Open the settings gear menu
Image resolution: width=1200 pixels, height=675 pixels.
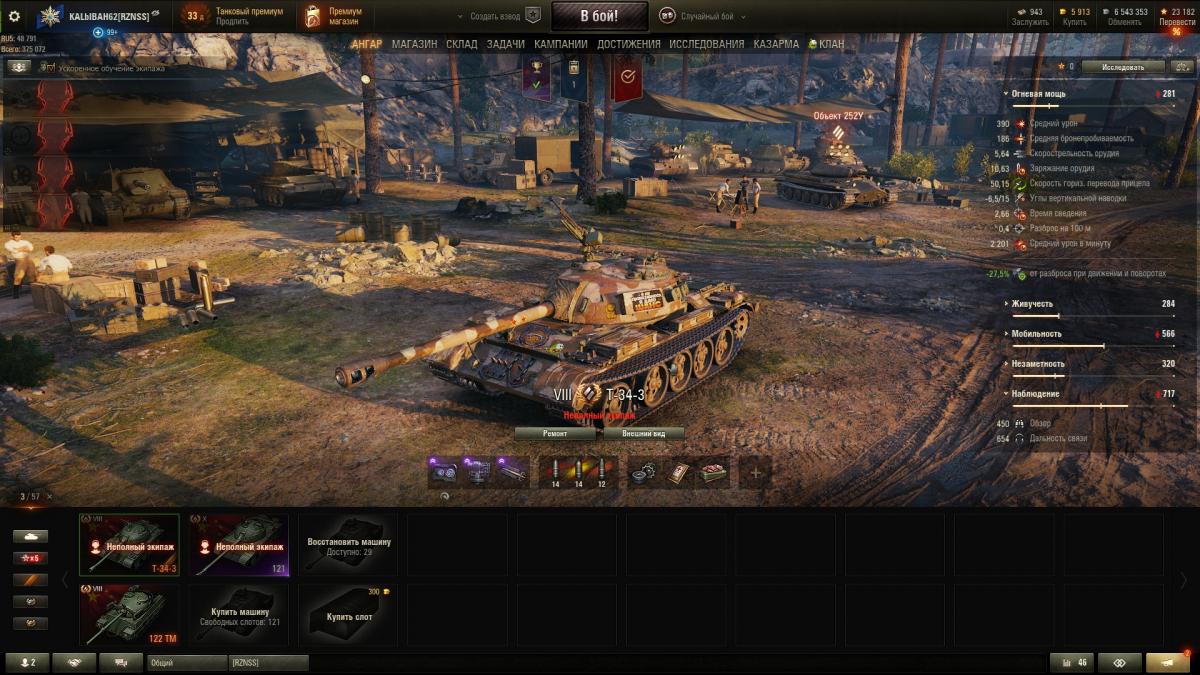pos(14,16)
